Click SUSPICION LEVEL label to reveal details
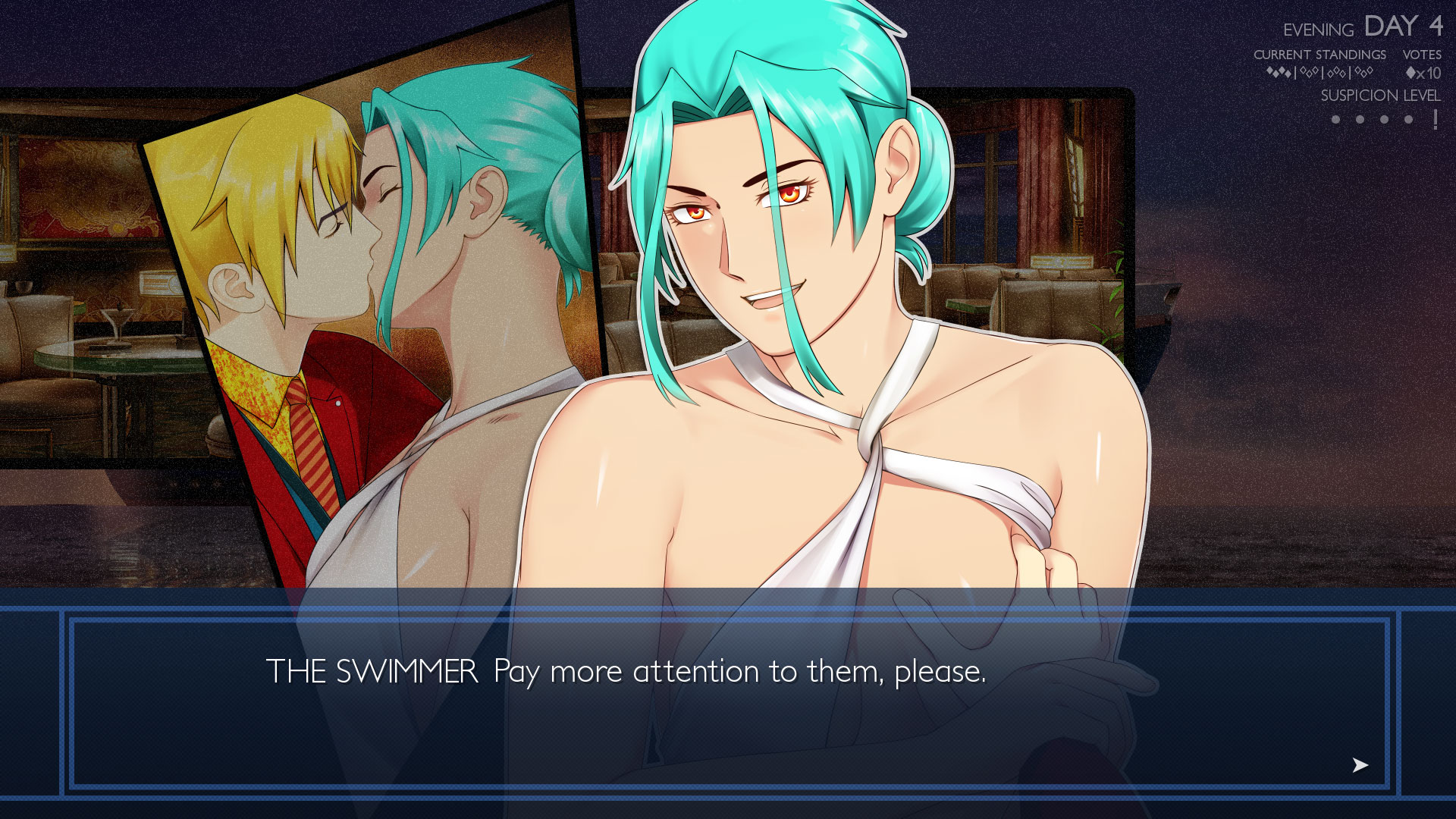The width and height of the screenshot is (1456, 819). pyautogui.click(x=1381, y=97)
